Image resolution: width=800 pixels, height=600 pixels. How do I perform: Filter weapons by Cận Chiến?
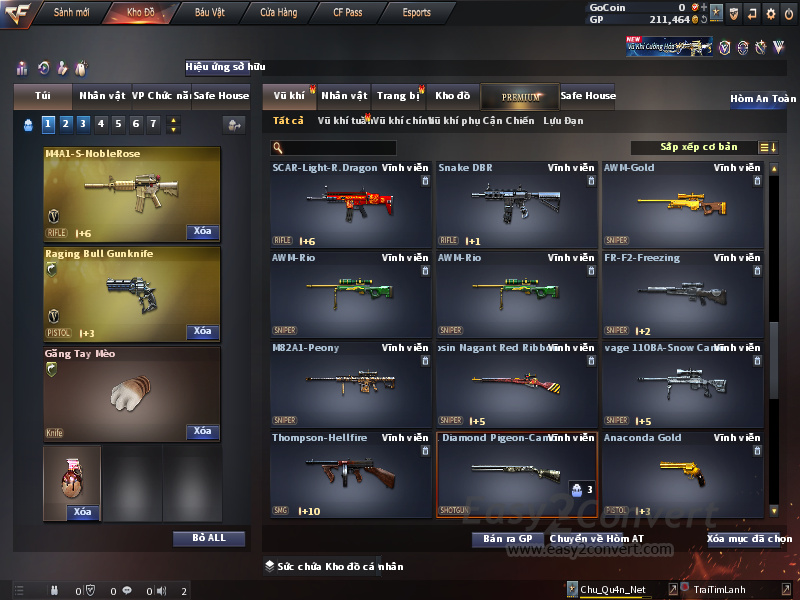point(510,121)
